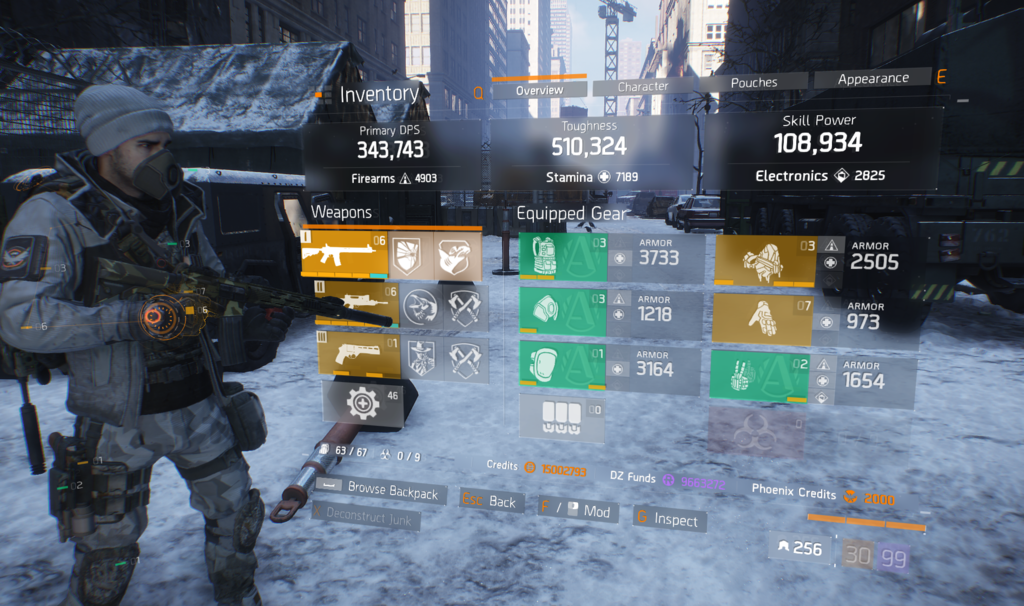
Task: Switch to the Character tab
Action: point(643,87)
